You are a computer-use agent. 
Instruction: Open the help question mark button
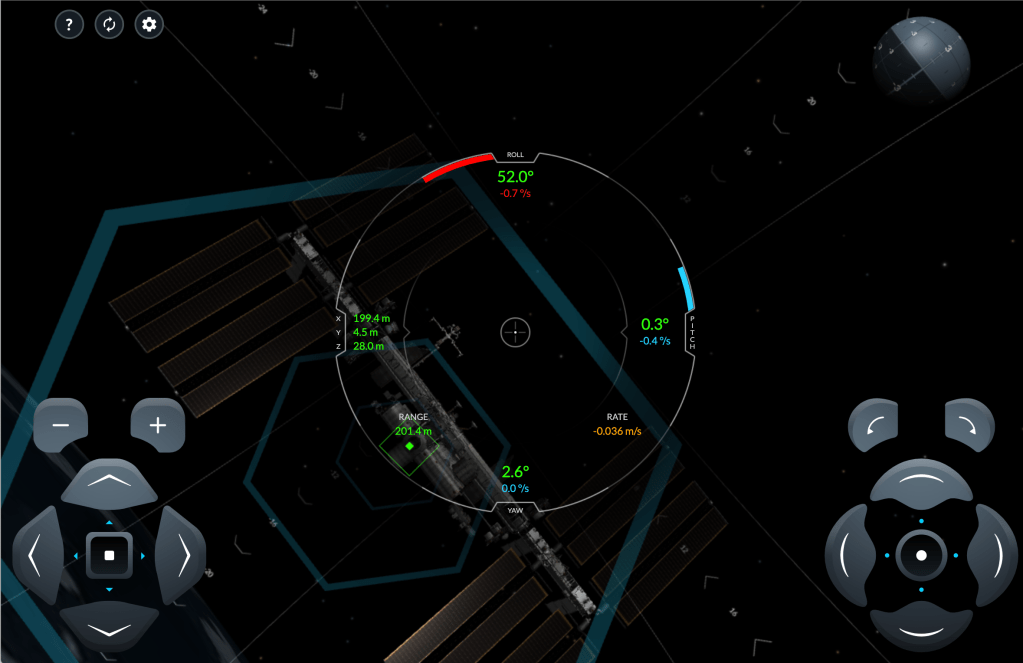68,25
